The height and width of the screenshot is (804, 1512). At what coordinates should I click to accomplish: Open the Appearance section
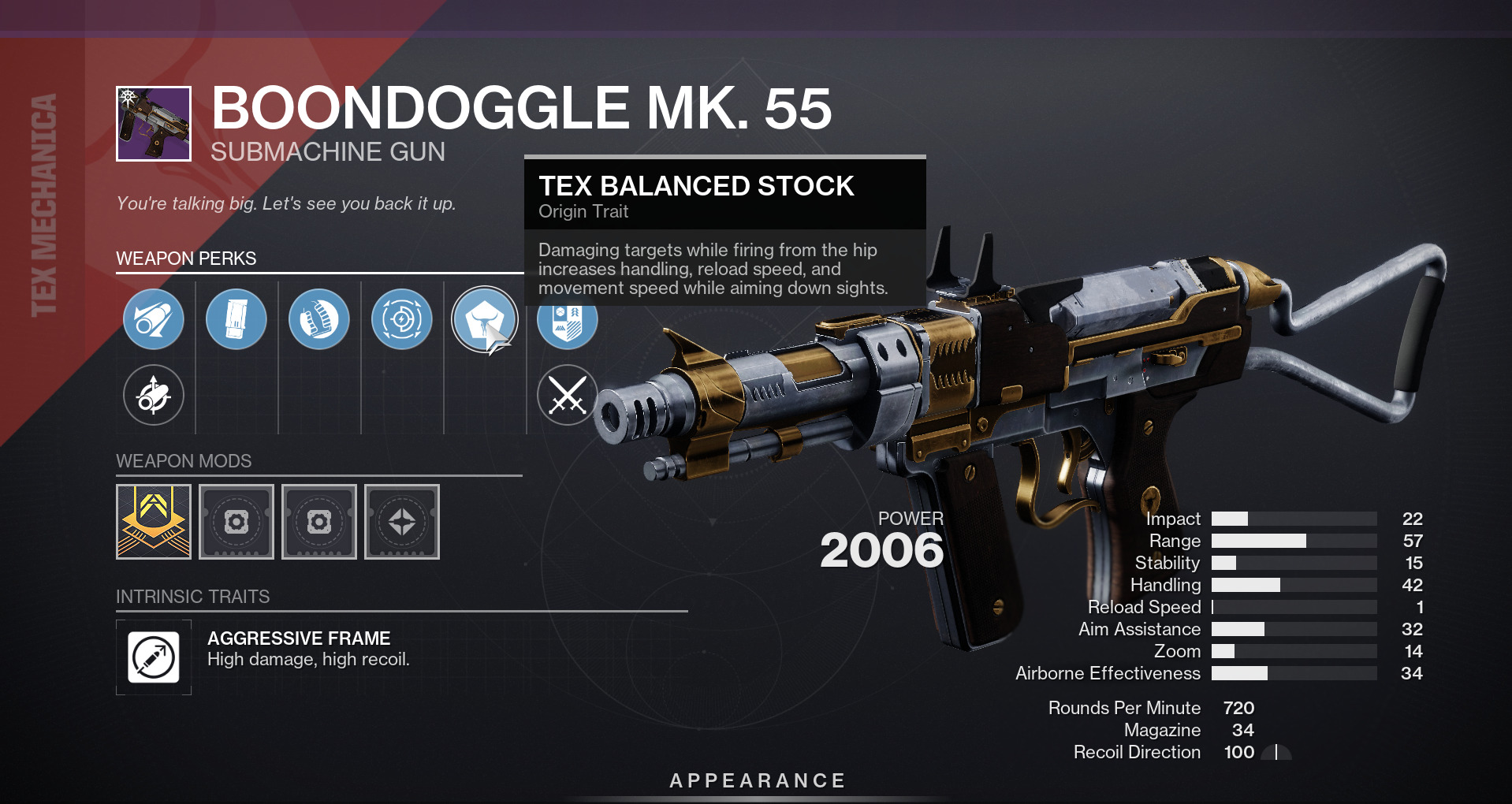[757, 780]
